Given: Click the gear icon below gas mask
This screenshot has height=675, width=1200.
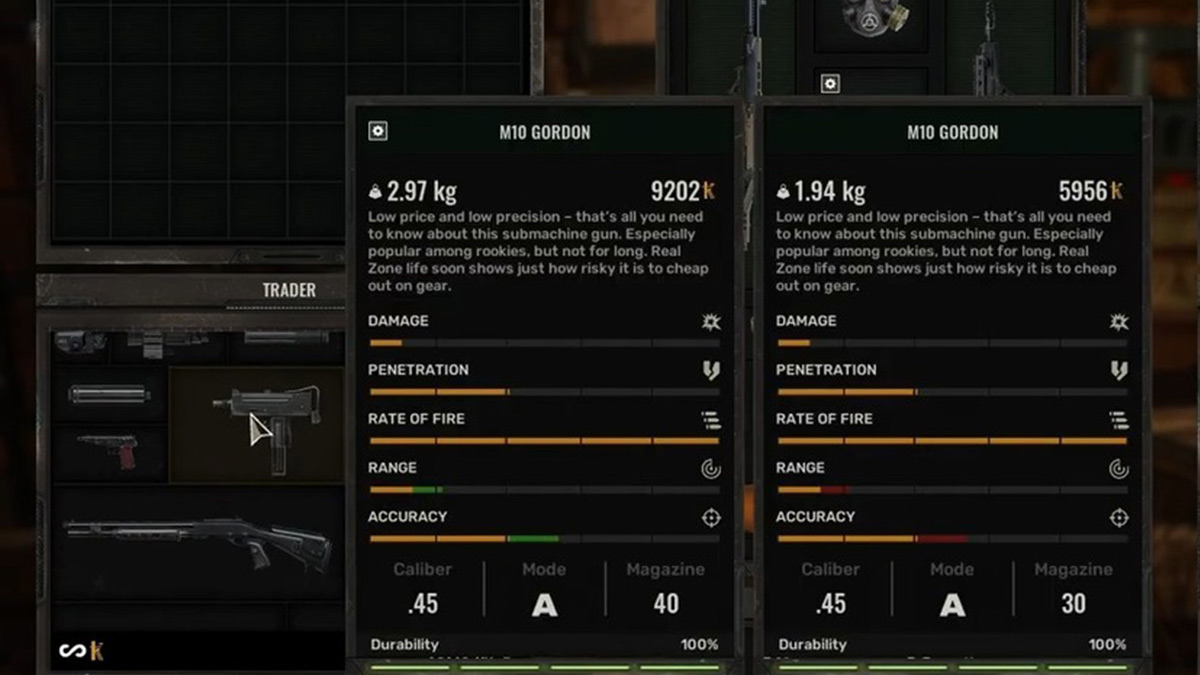Looking at the screenshot, I should point(830,84).
